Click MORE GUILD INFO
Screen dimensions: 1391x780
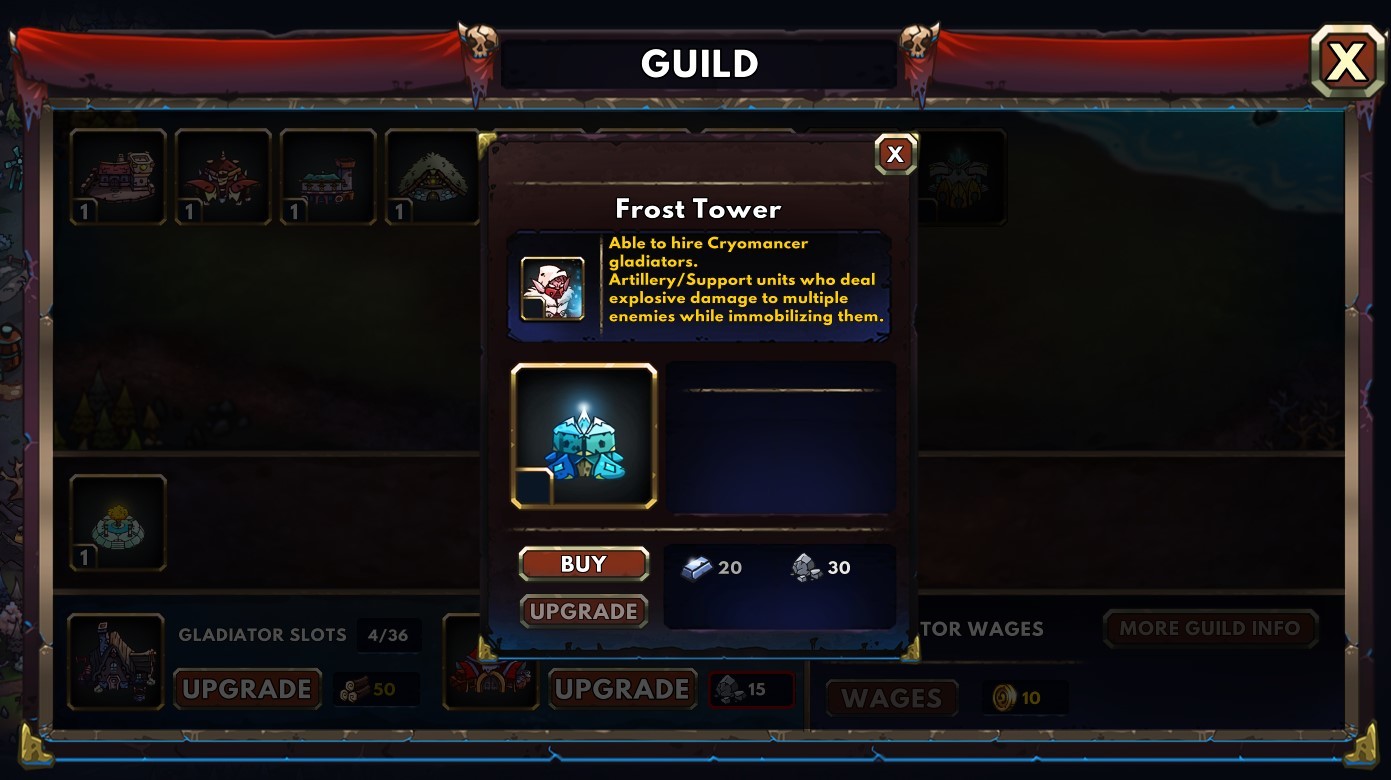click(1210, 629)
